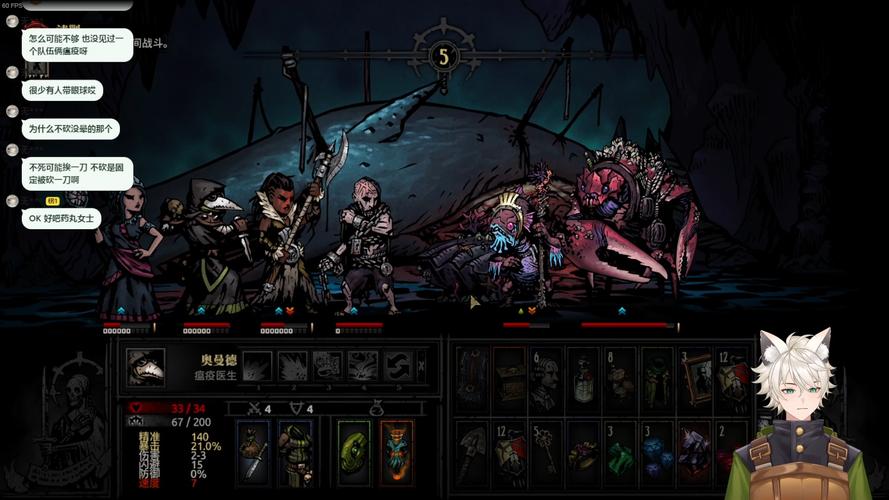This screenshot has height=500, width=889.
Task: Select the treasure chest inventory item
Action: pos(509,379)
